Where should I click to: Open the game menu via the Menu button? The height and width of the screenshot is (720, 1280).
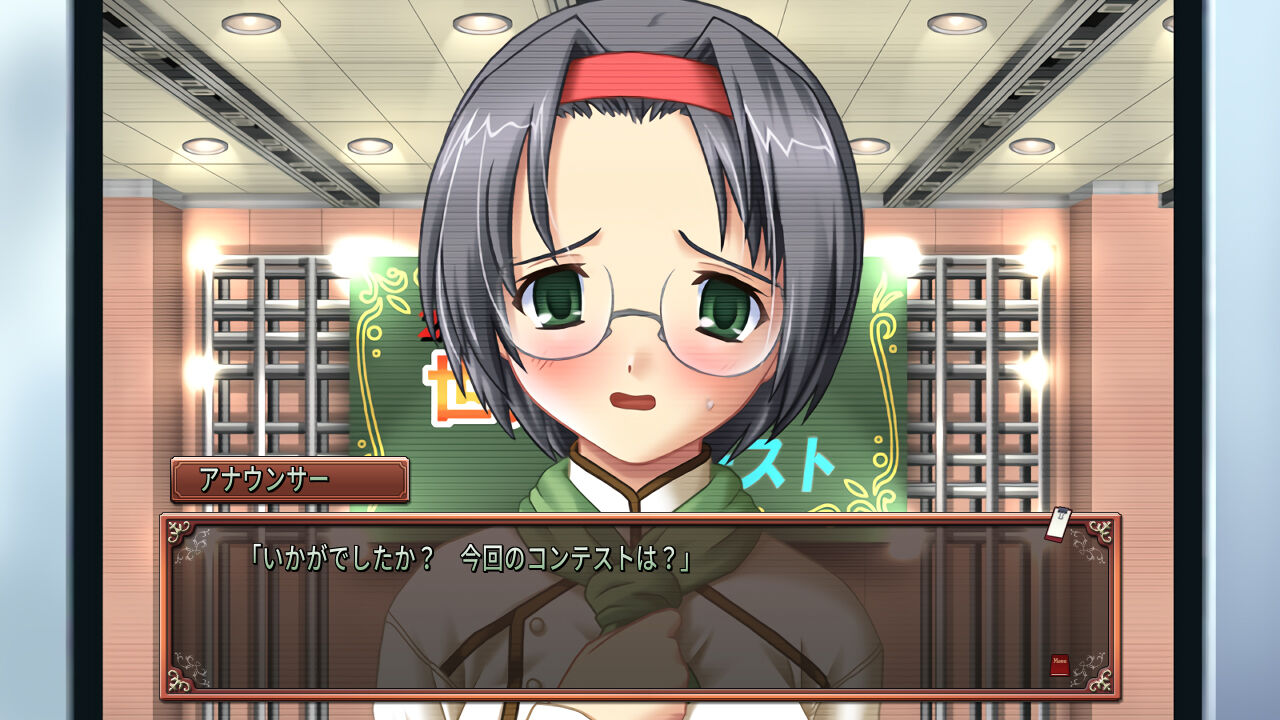tap(1060, 662)
